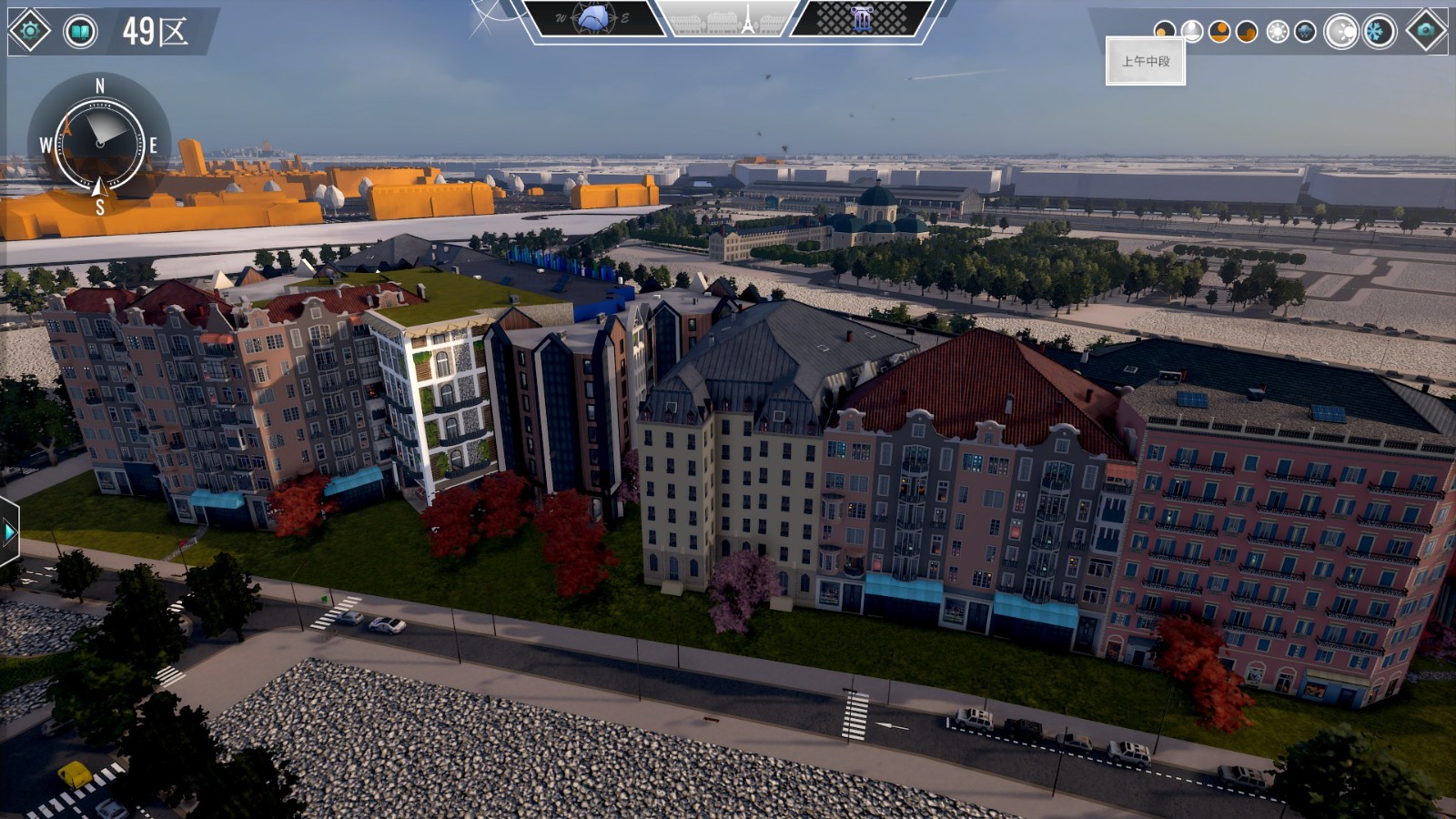Open the blue column monuments tab
This screenshot has height=819, width=1456.
[861, 18]
